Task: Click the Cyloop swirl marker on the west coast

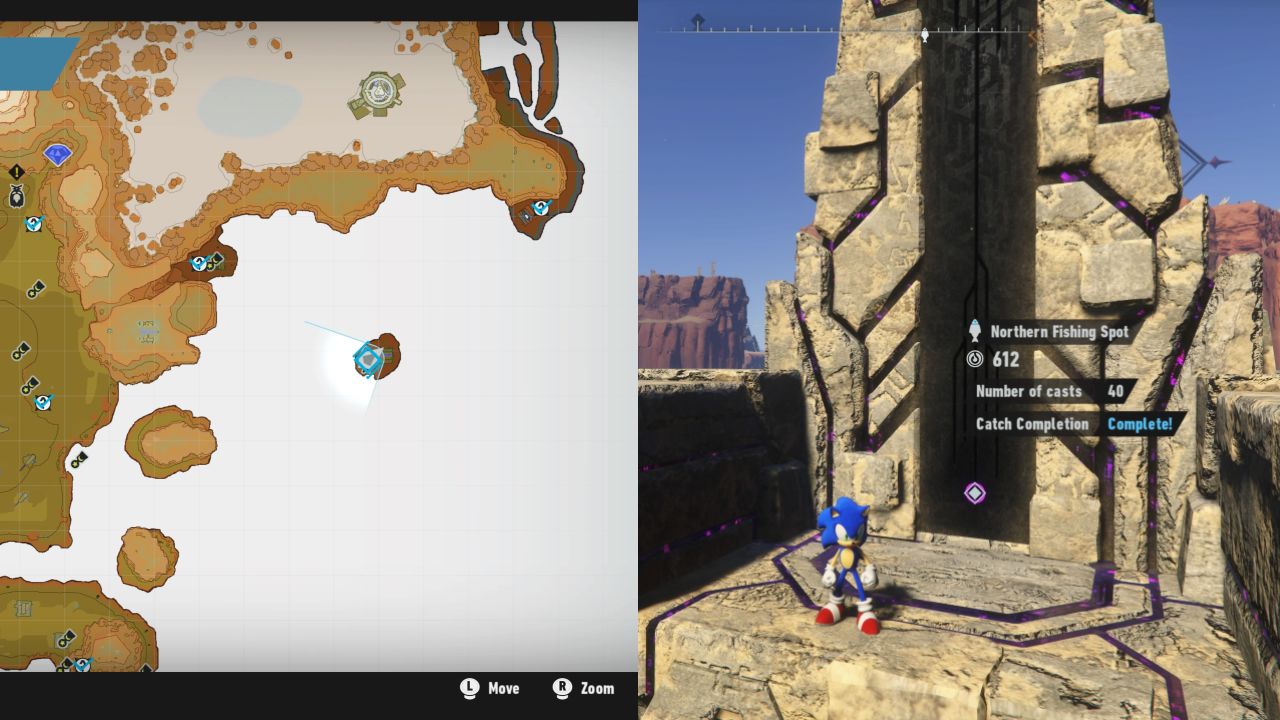Action: 32,223
